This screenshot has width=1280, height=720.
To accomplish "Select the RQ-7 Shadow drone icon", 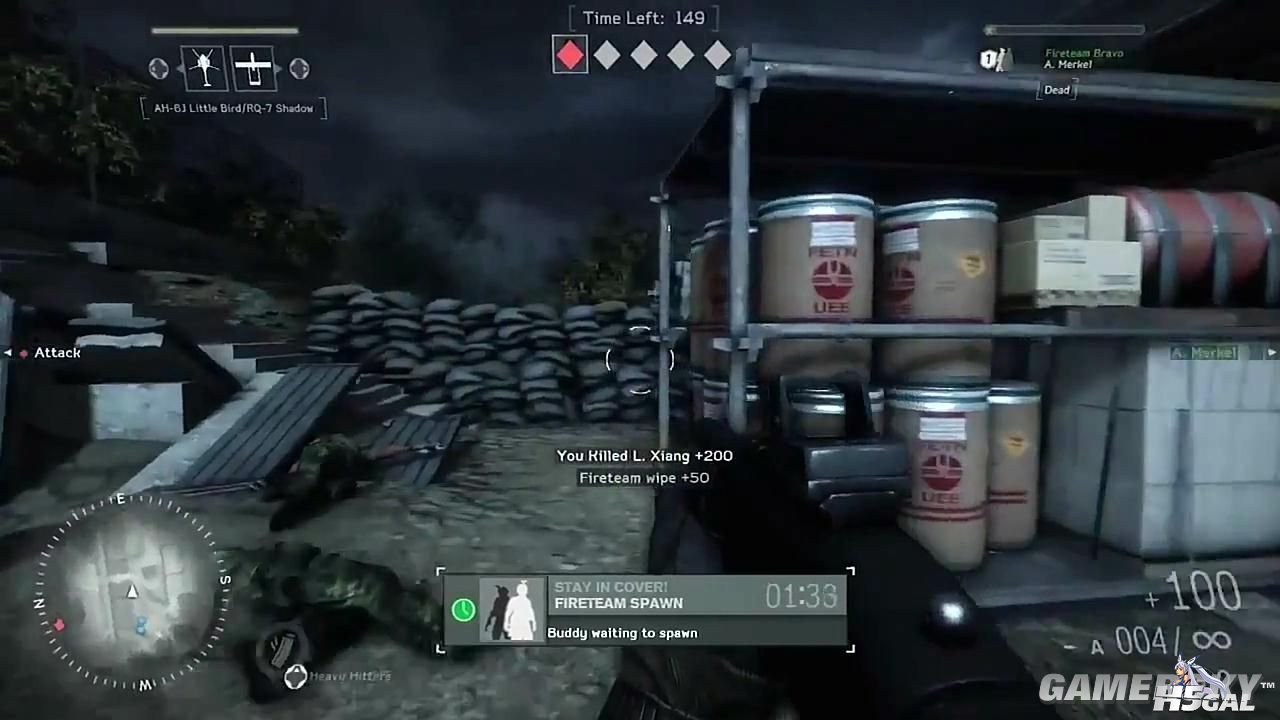I will point(253,68).
